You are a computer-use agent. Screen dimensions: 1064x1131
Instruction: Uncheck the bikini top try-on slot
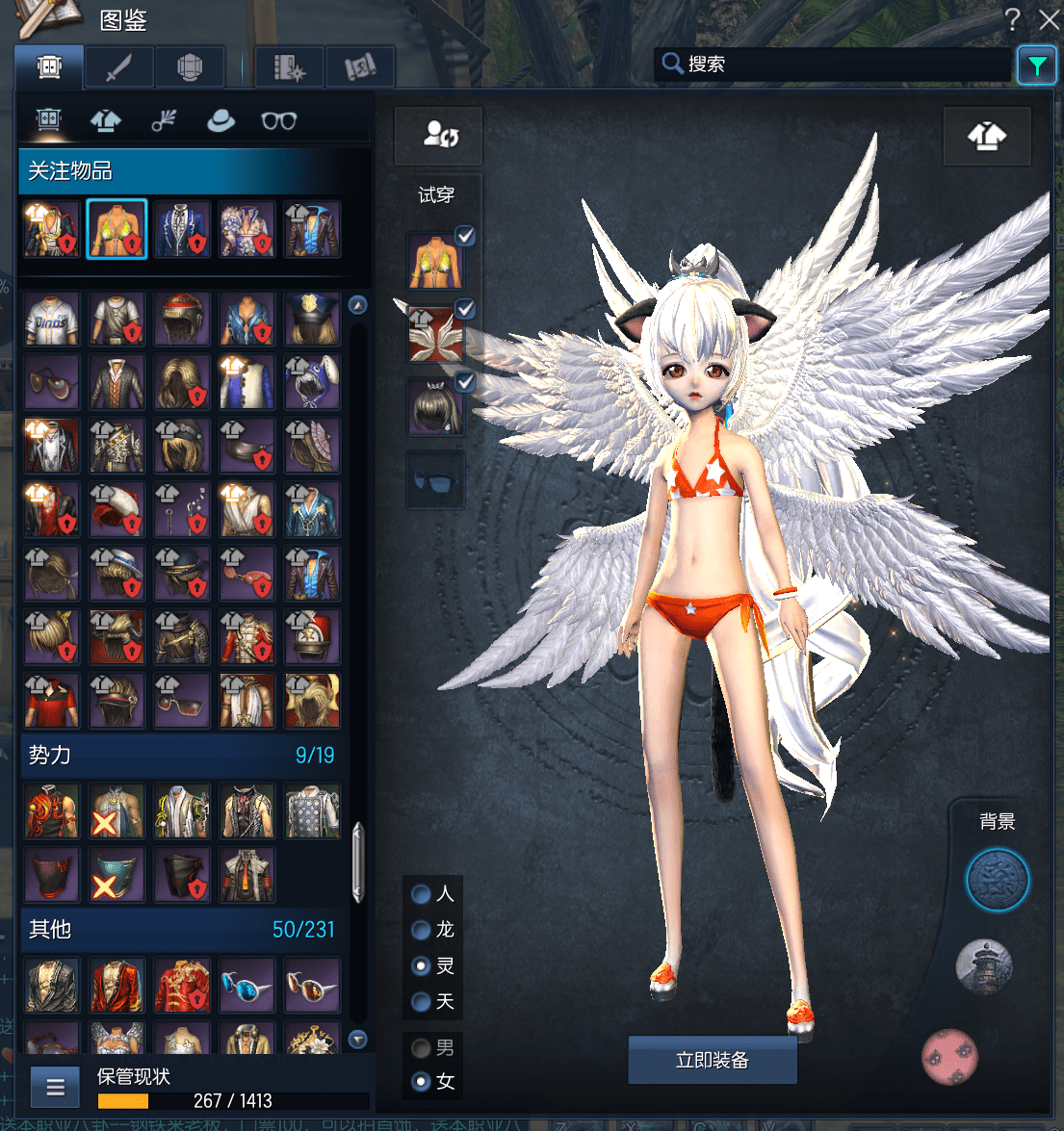[x=465, y=236]
